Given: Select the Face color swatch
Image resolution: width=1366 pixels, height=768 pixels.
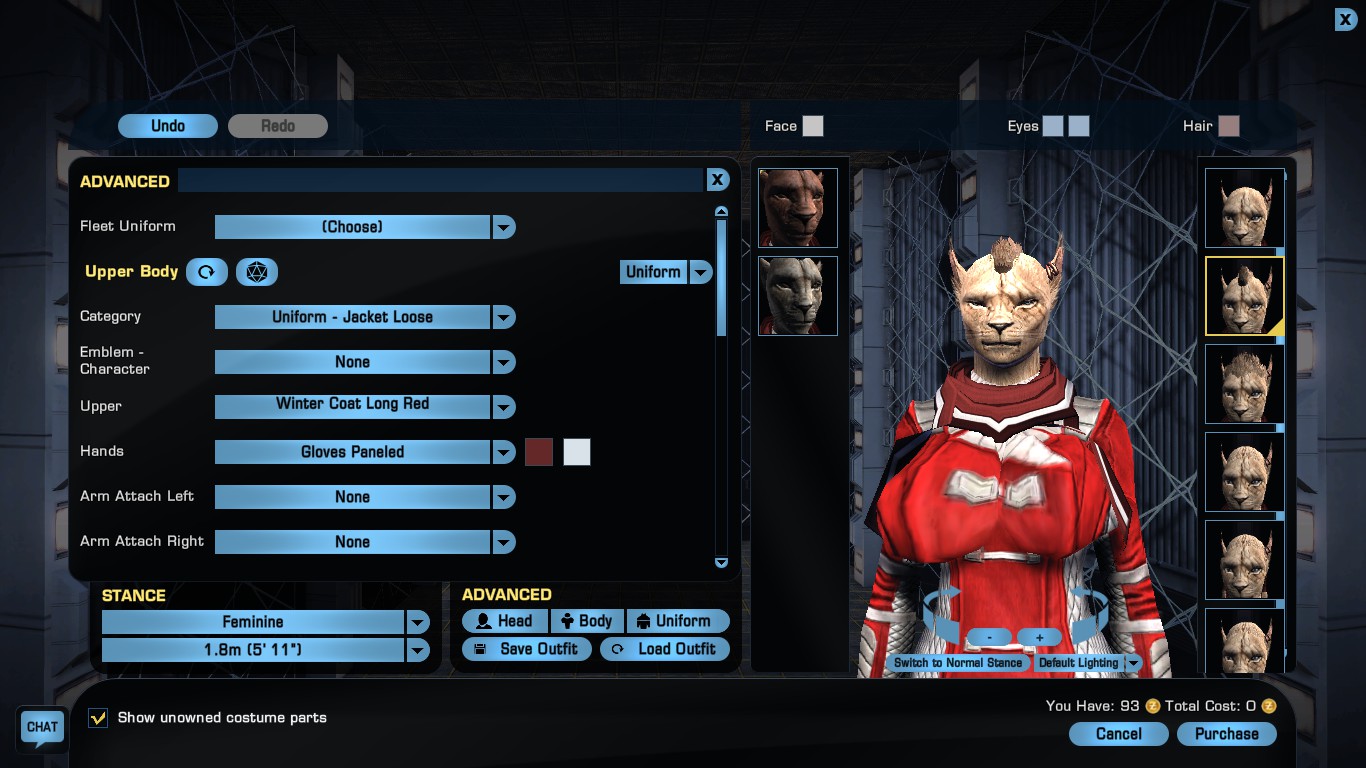Looking at the screenshot, I should (x=813, y=126).
